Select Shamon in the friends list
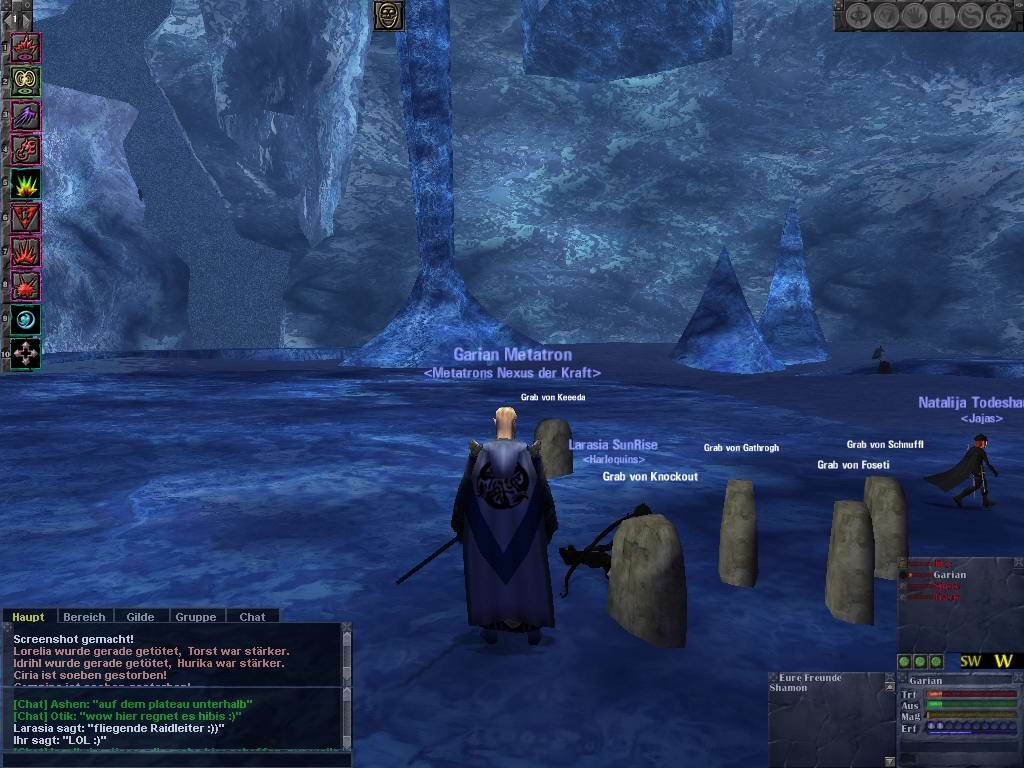 pyautogui.click(x=788, y=688)
